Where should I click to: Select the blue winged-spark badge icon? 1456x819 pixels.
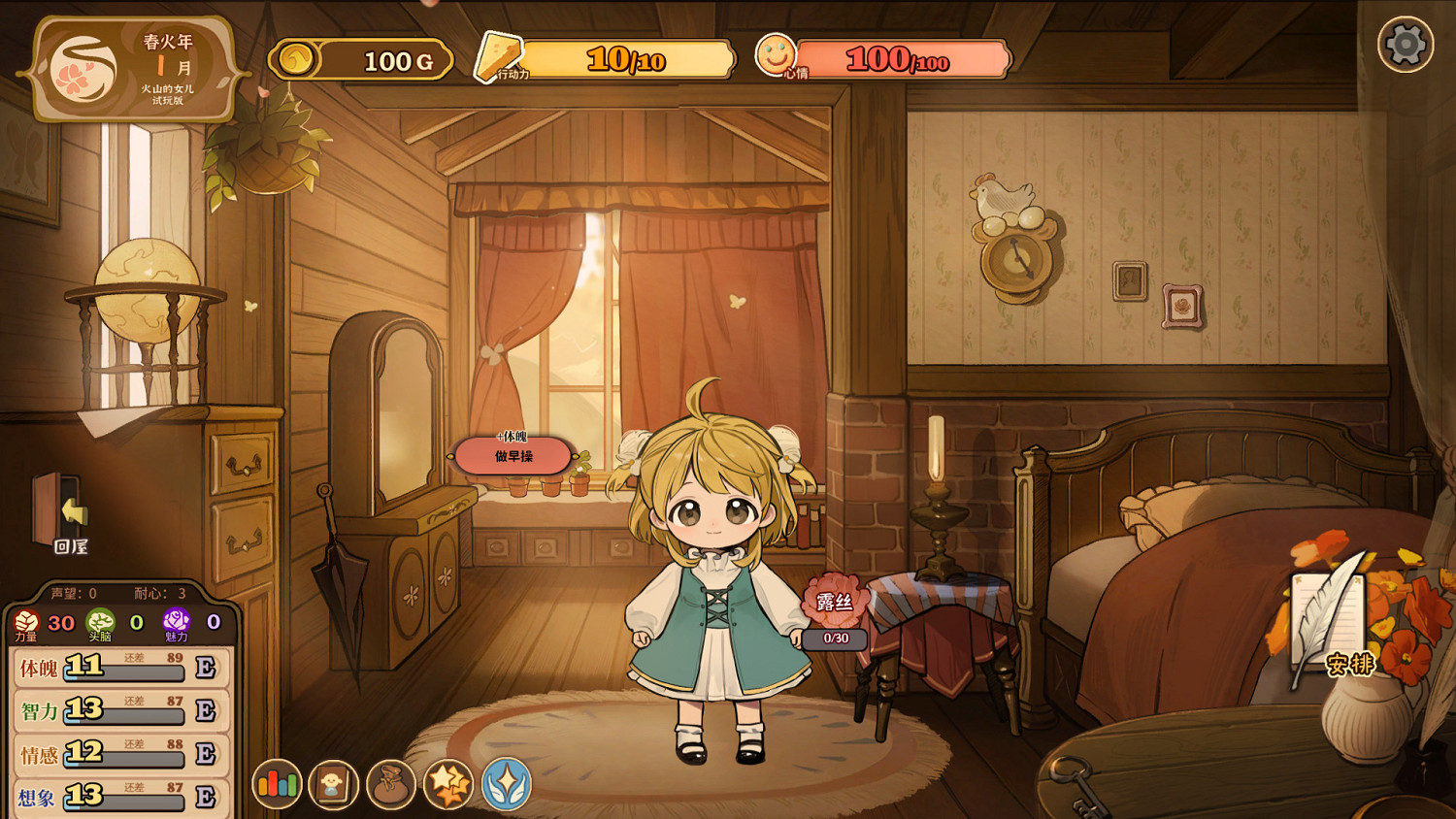[x=505, y=786]
